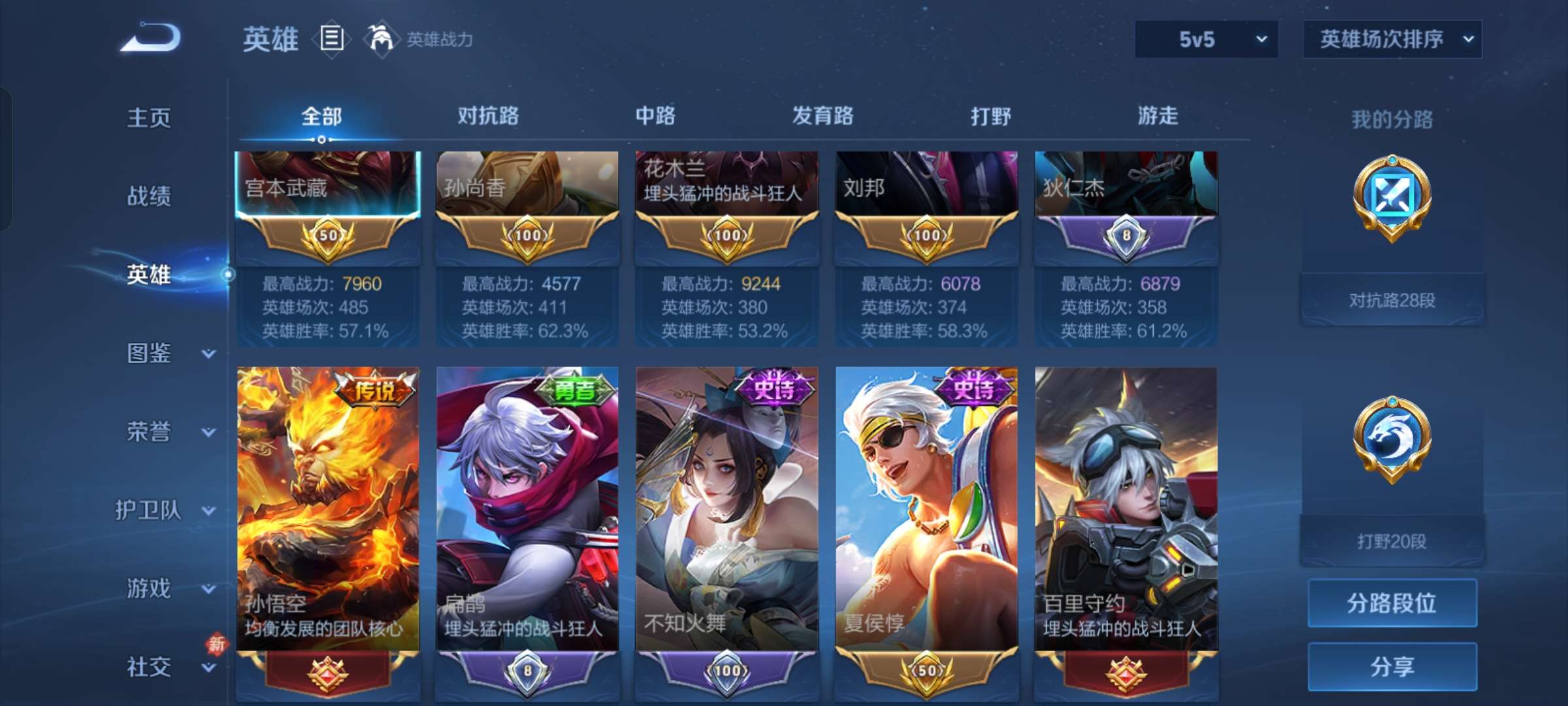This screenshot has width=1568, height=706.
Task: Open the 英雄场次排序 sorting dropdown
Action: [1392, 39]
